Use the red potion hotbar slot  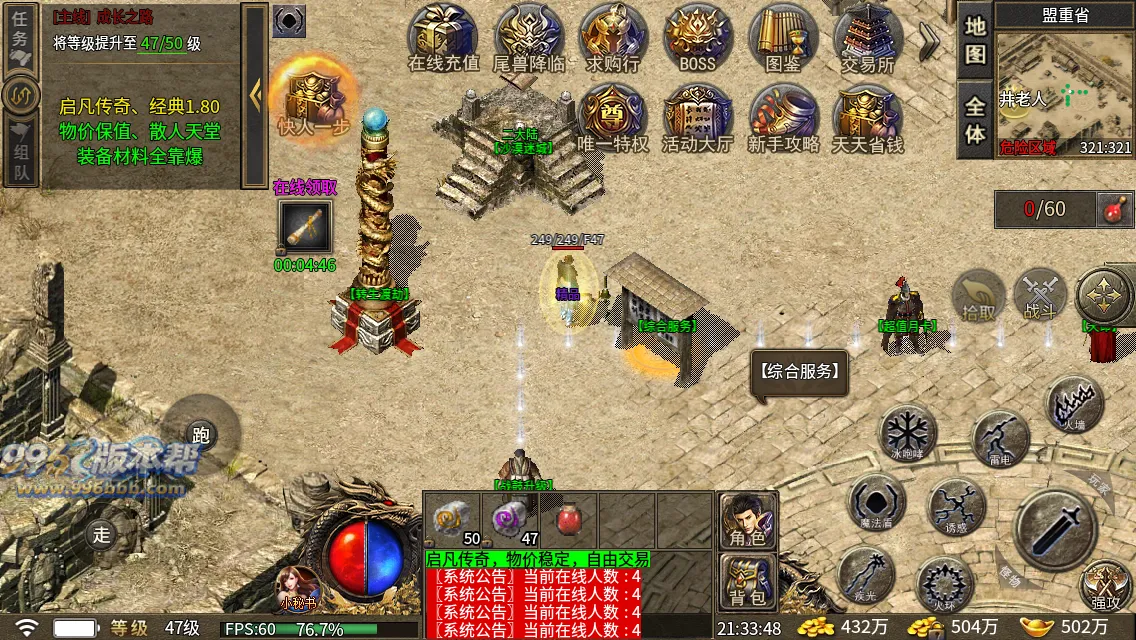pos(569,520)
